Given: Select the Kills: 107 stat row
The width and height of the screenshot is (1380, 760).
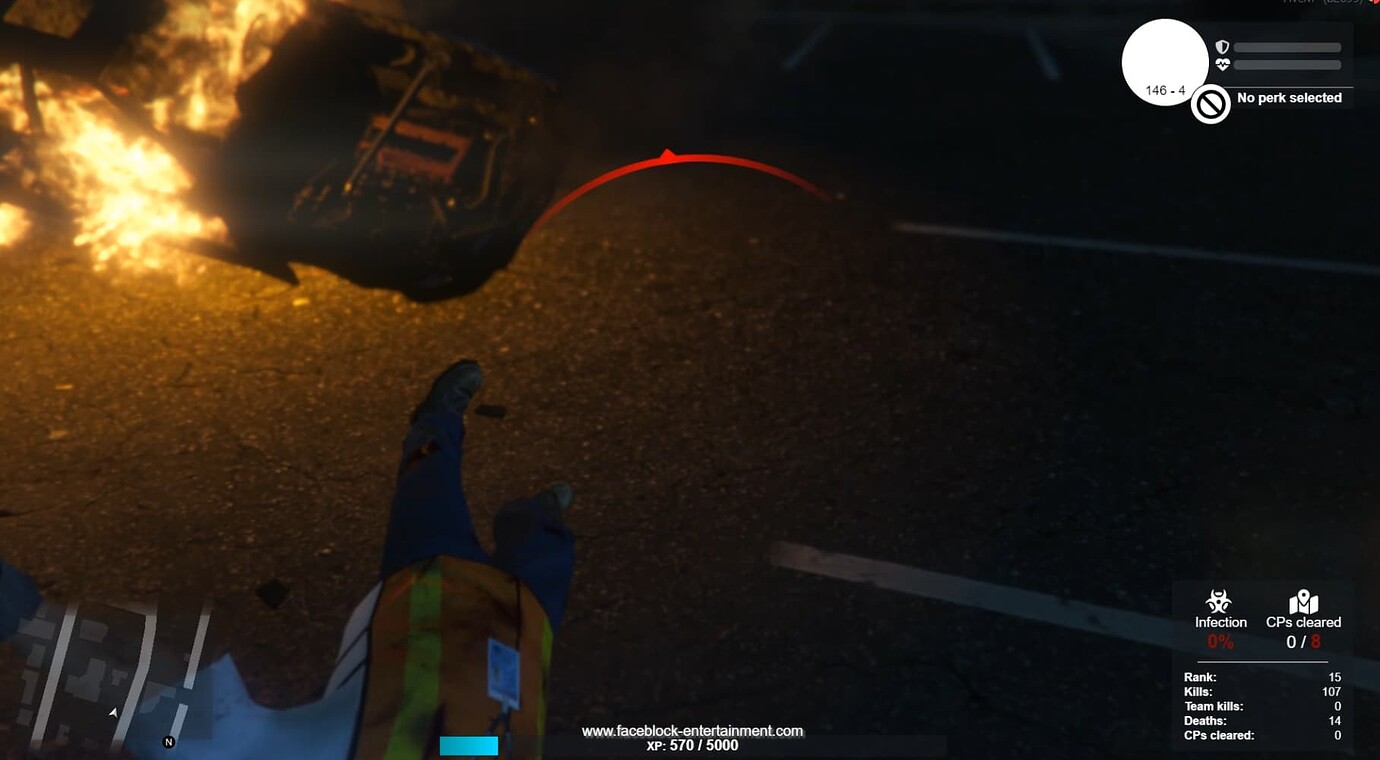Looking at the screenshot, I should pos(1260,691).
